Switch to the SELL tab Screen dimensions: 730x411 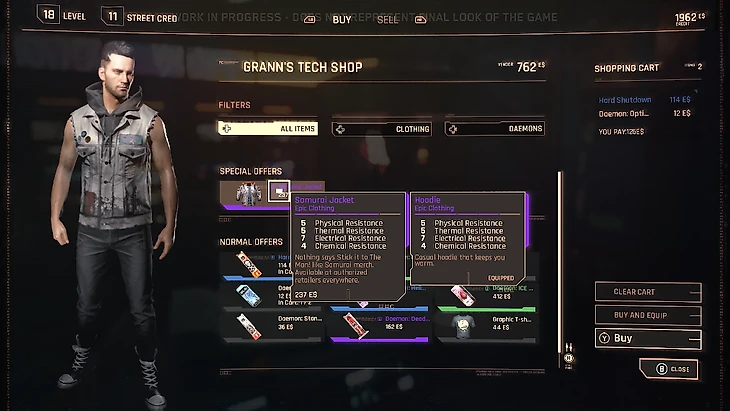[x=387, y=18]
